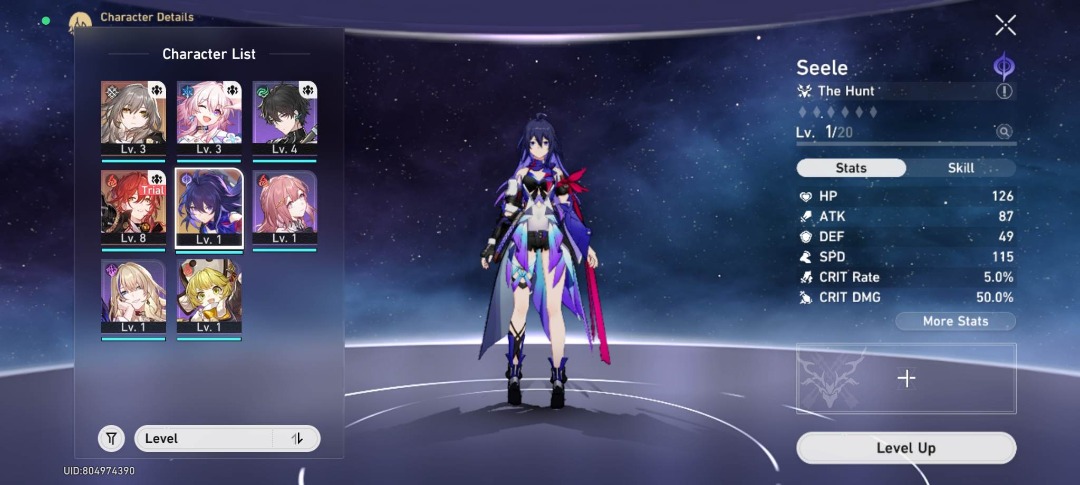Add a Light Cone in the empty slot

[906, 378]
